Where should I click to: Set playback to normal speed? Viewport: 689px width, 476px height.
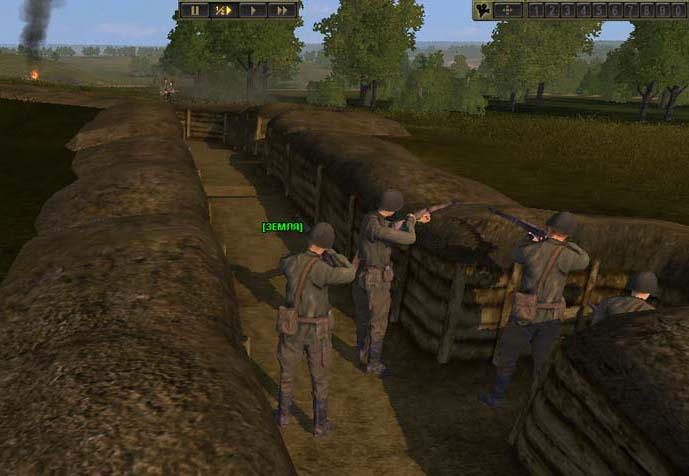click(x=253, y=10)
